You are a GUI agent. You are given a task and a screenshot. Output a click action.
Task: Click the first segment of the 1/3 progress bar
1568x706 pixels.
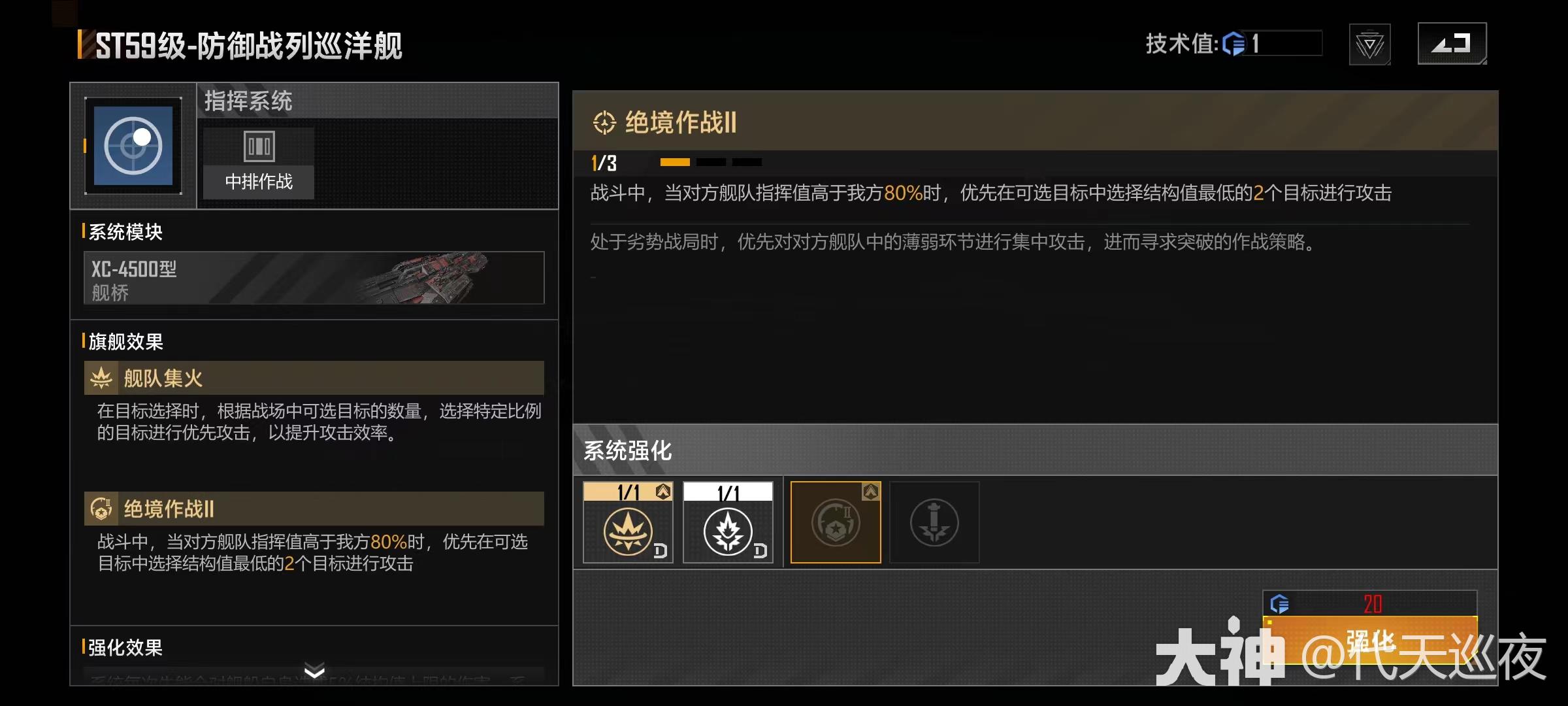pyautogui.click(x=674, y=161)
